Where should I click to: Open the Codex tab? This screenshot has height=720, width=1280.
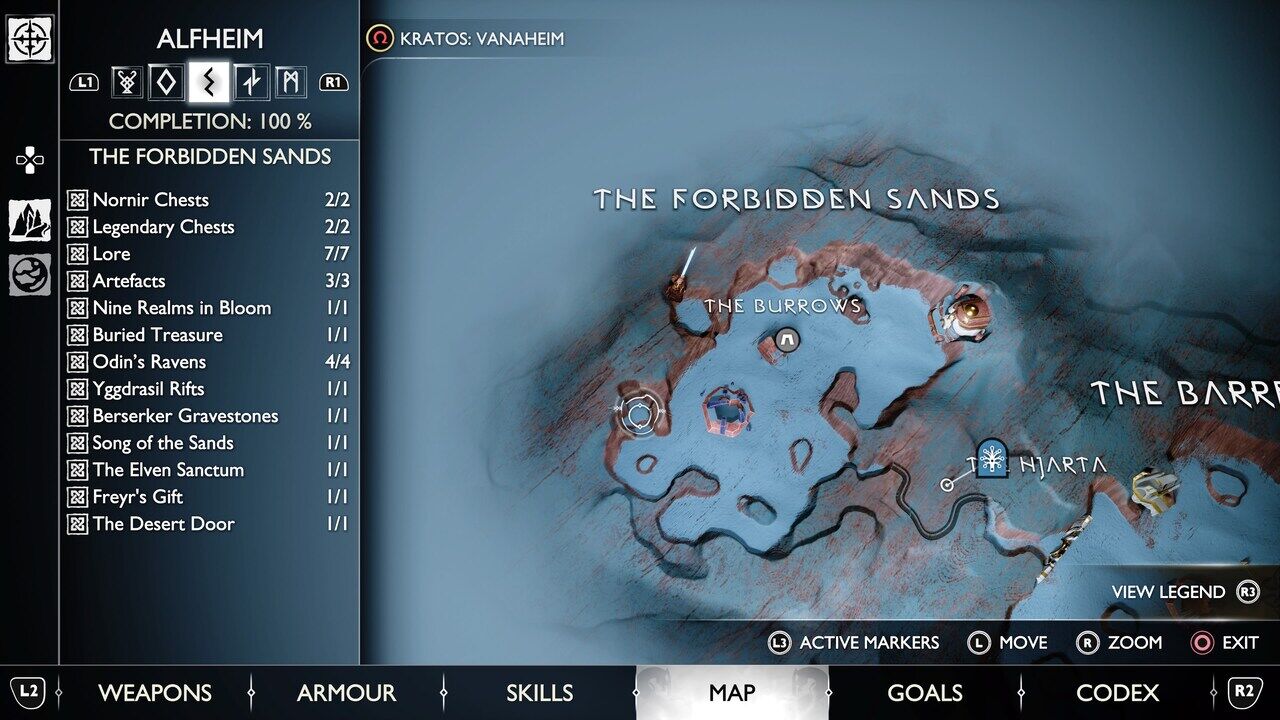[1116, 692]
